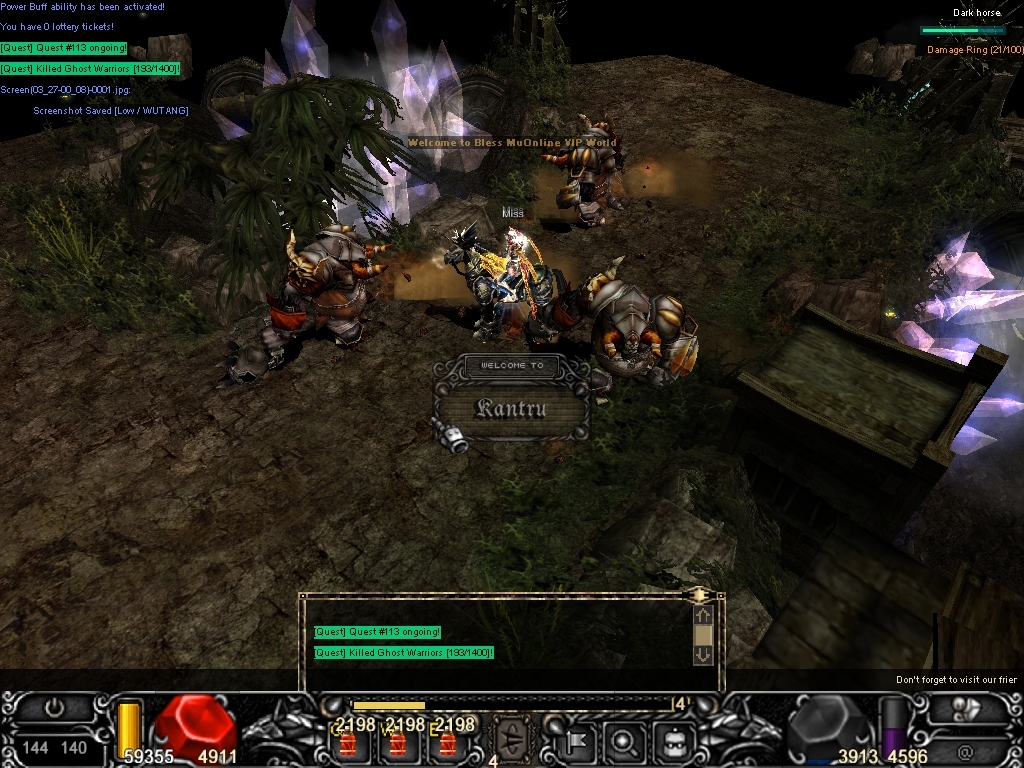Click the @ button on the HUD

pos(965,748)
